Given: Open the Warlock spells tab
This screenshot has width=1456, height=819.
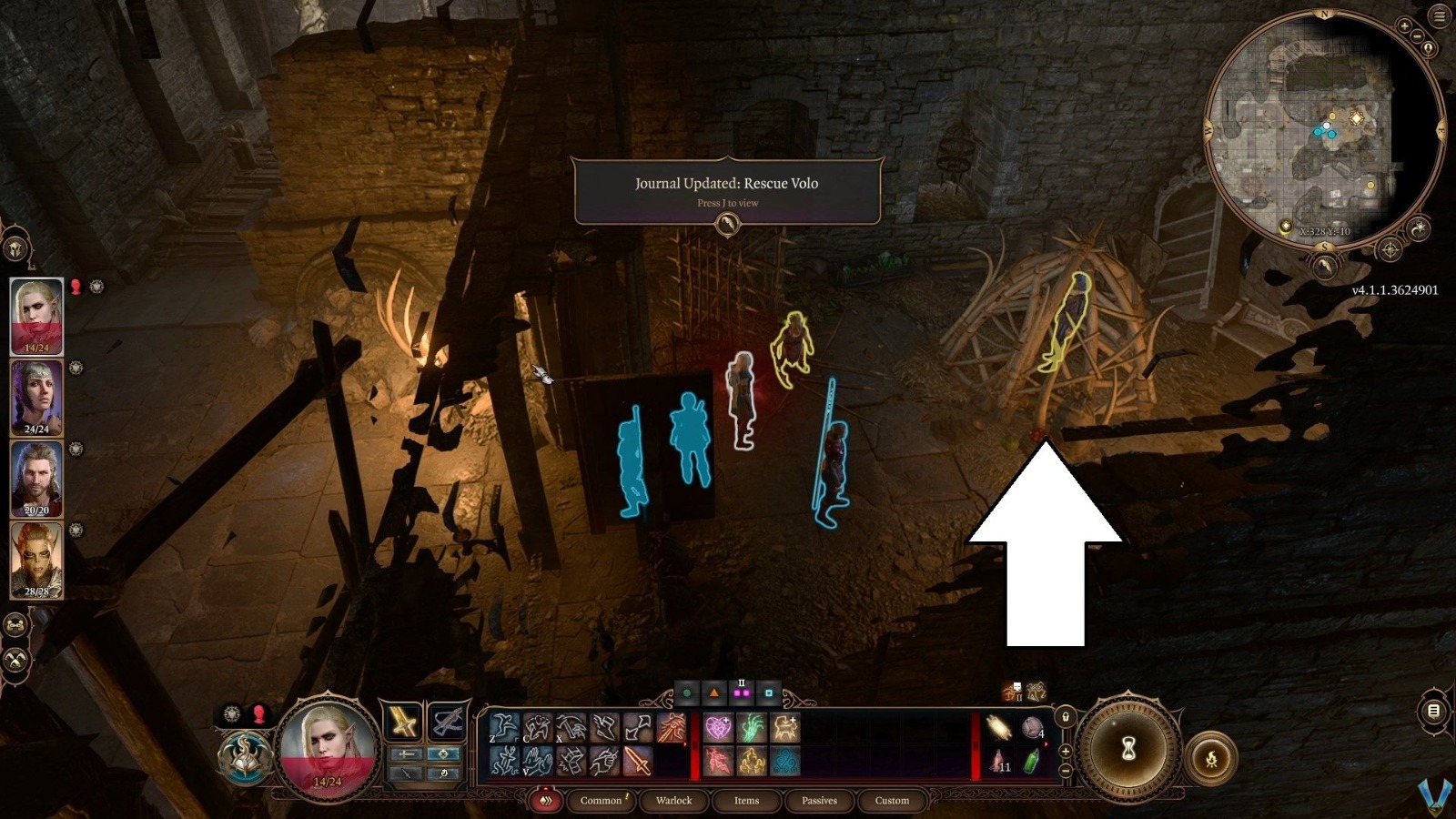Looking at the screenshot, I should [x=673, y=801].
